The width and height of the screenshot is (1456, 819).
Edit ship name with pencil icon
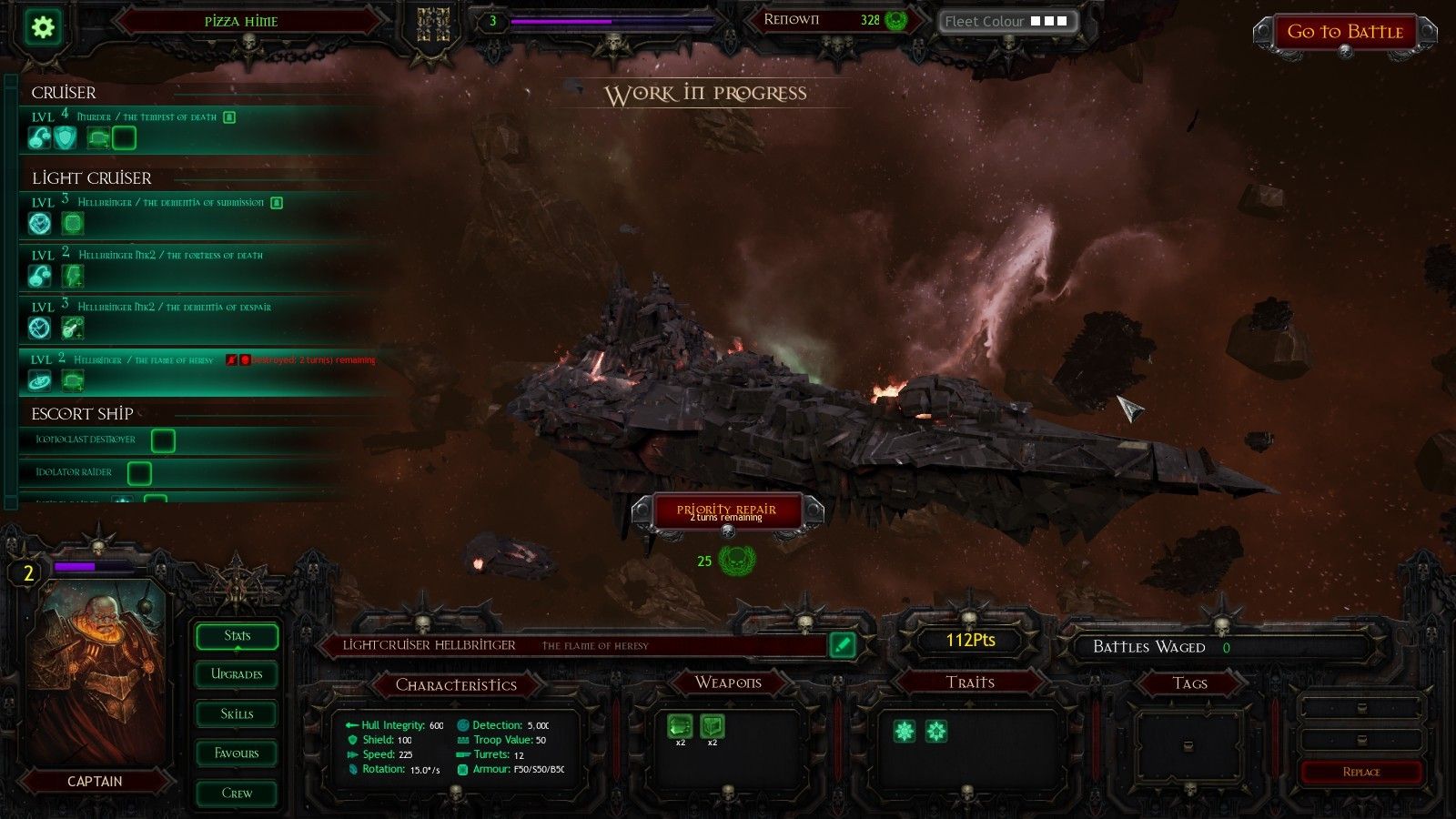843,645
